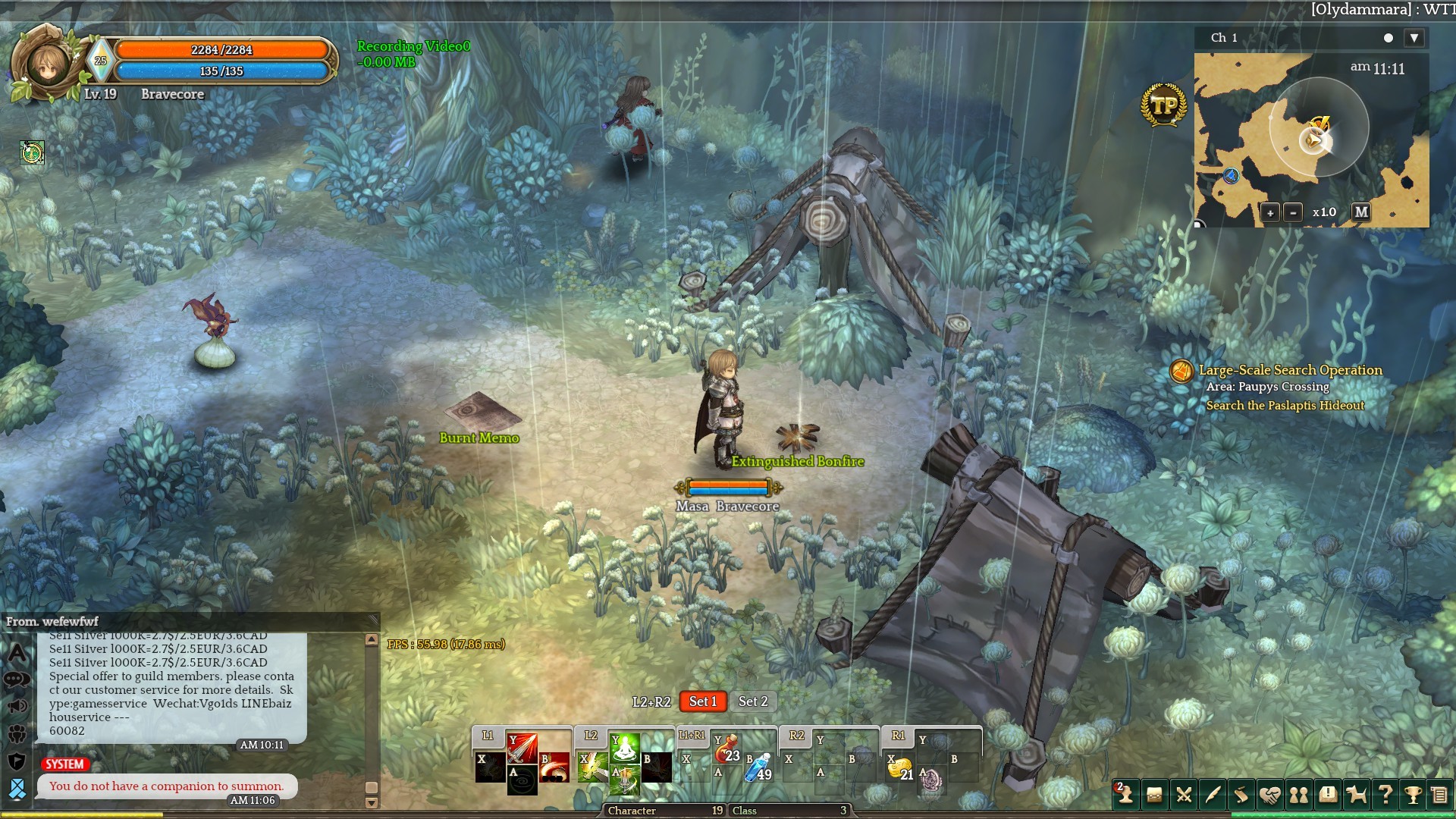Image resolution: width=1456 pixels, height=819 pixels.
Task: Open the full map with M button
Action: pyautogui.click(x=1361, y=212)
